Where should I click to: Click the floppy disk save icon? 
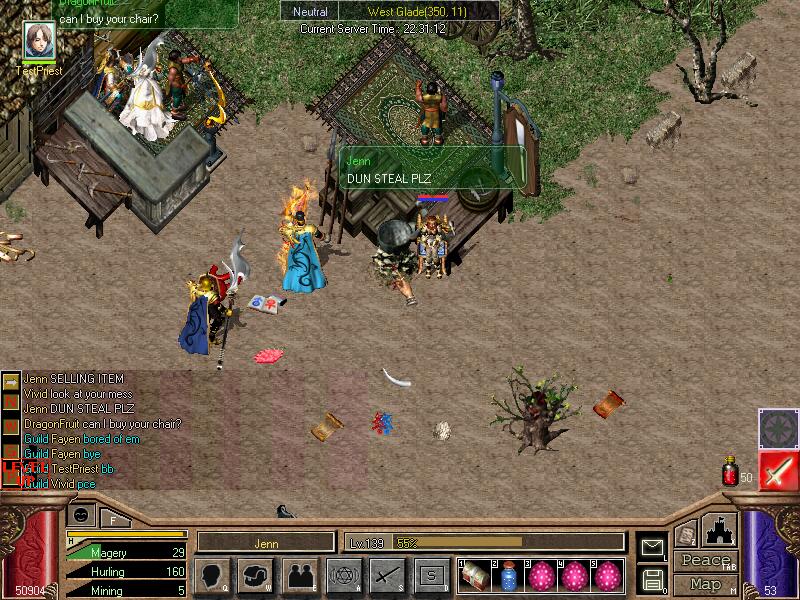[x=652, y=579]
